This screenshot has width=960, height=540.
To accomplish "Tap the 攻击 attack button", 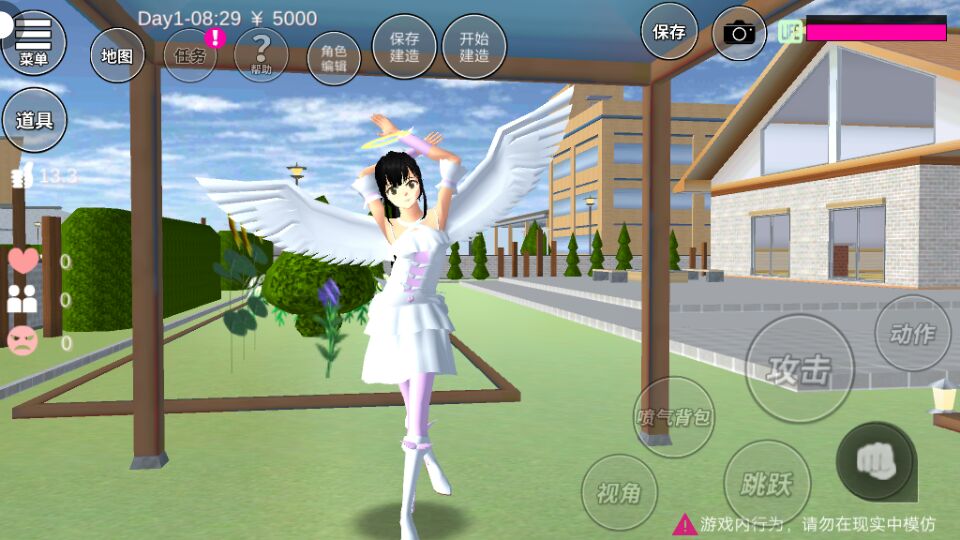I will pyautogui.click(x=800, y=369).
